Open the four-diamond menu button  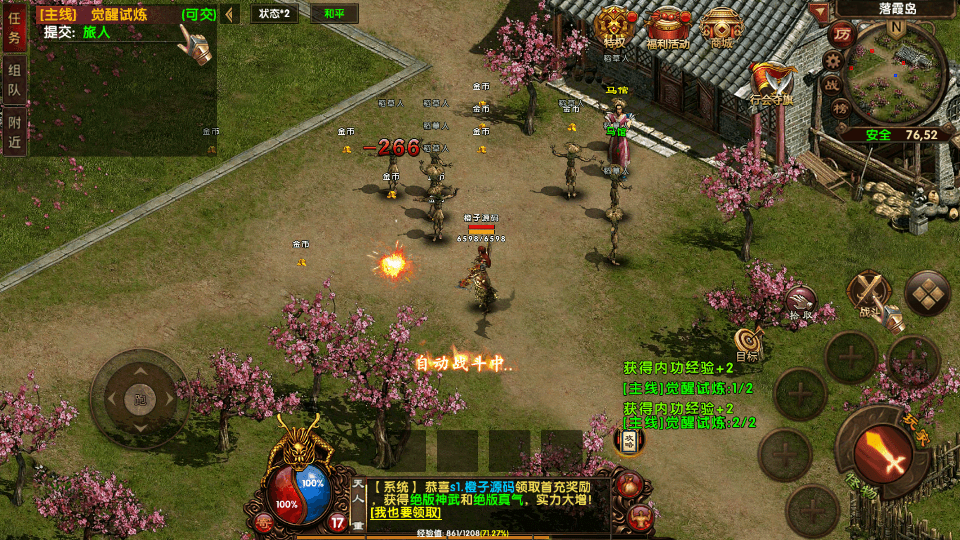pos(927,293)
